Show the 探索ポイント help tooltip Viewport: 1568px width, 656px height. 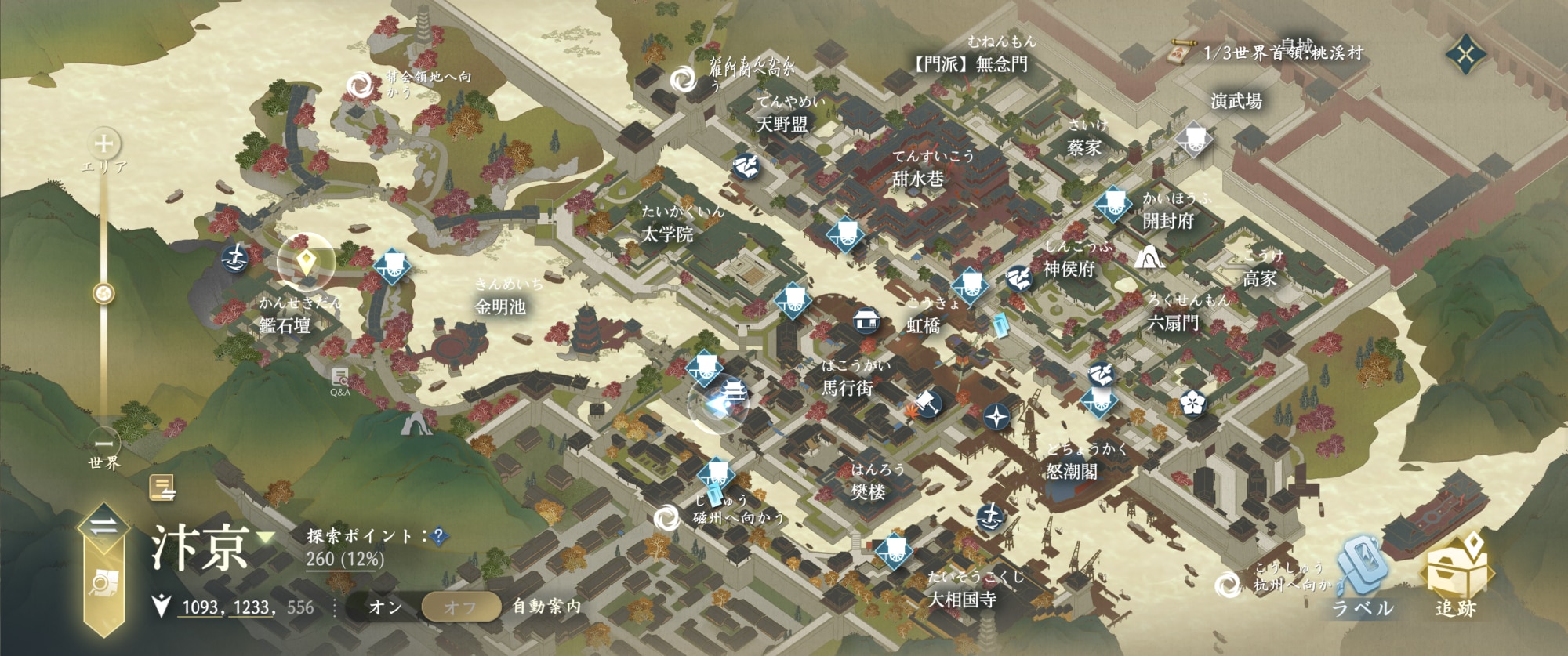coord(439,536)
